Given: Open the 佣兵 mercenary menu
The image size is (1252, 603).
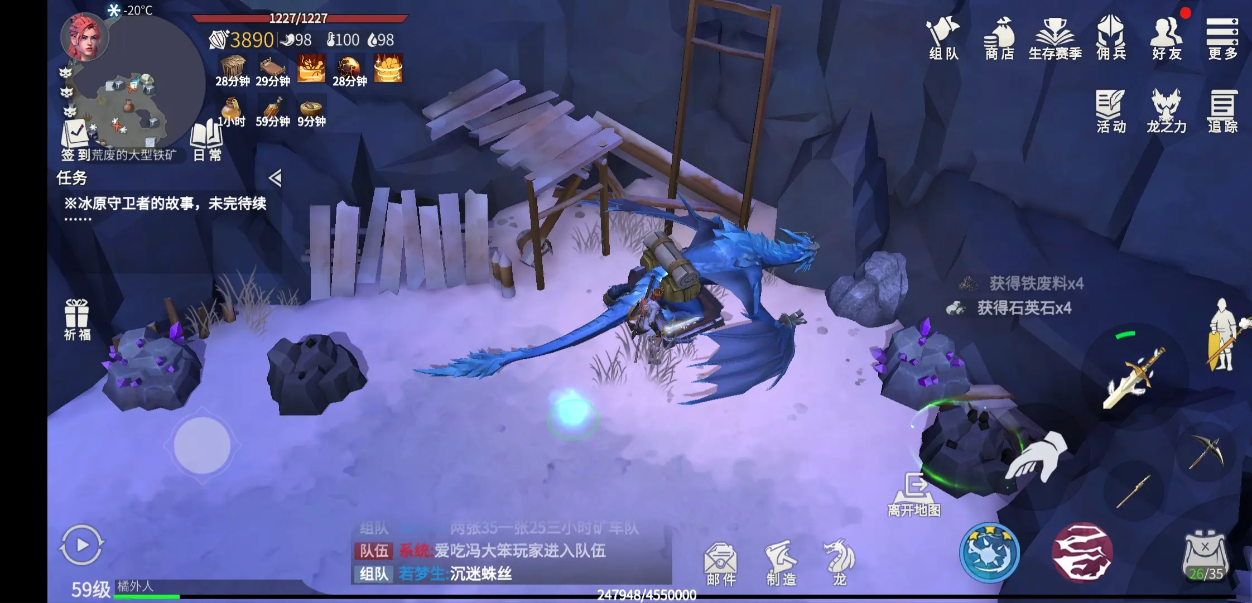Looking at the screenshot, I should point(1110,37).
